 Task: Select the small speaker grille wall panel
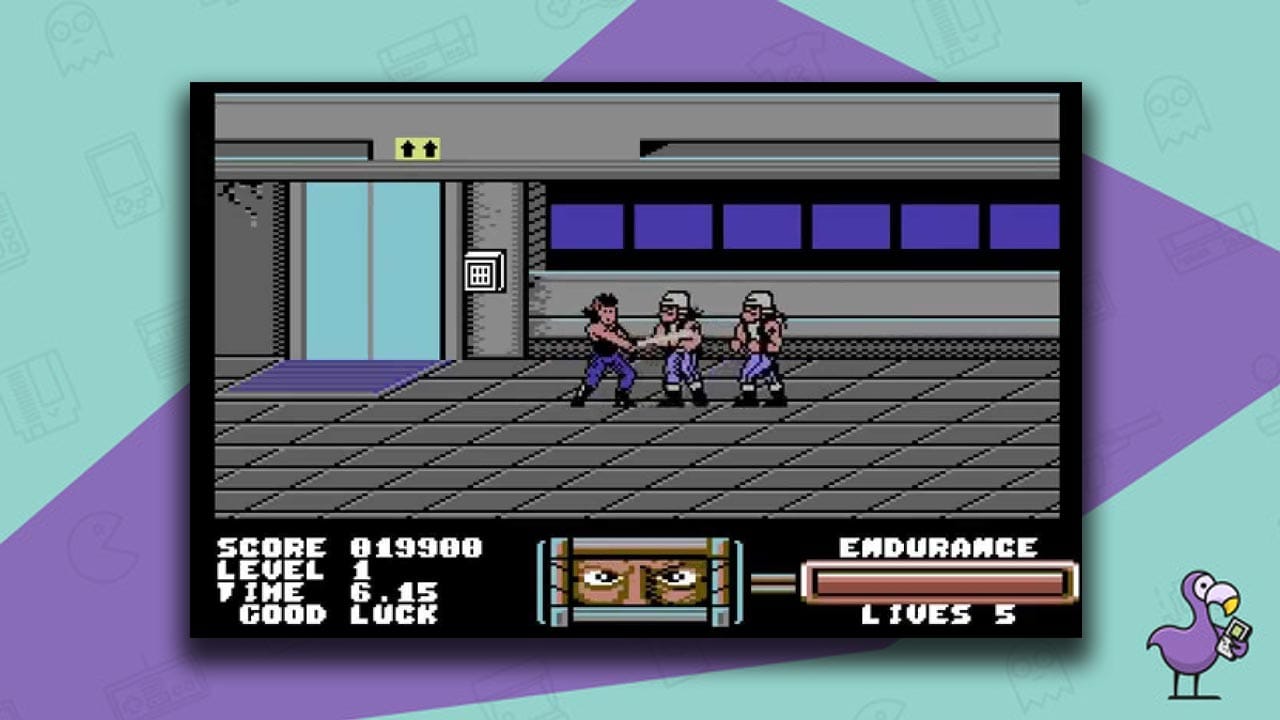pos(481,271)
